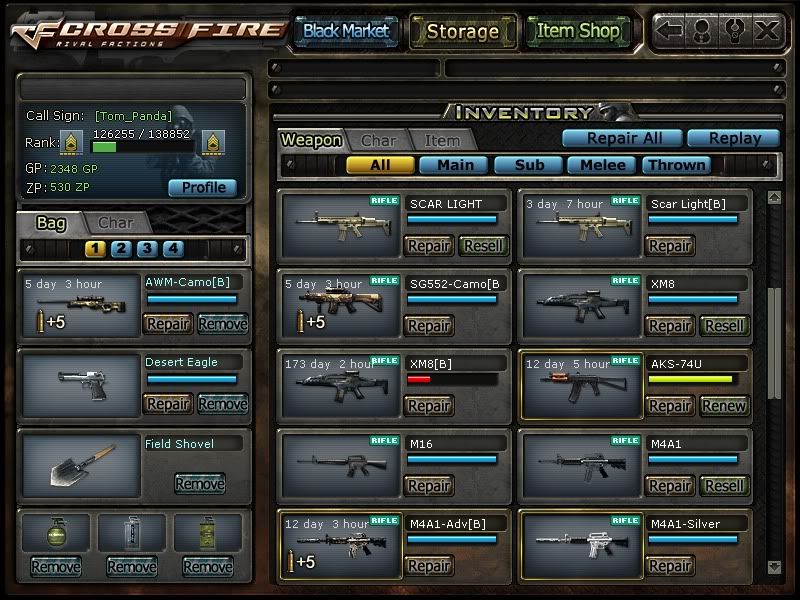Viewport: 800px width, 600px height.
Task: View the player Profile
Action: click(203, 187)
